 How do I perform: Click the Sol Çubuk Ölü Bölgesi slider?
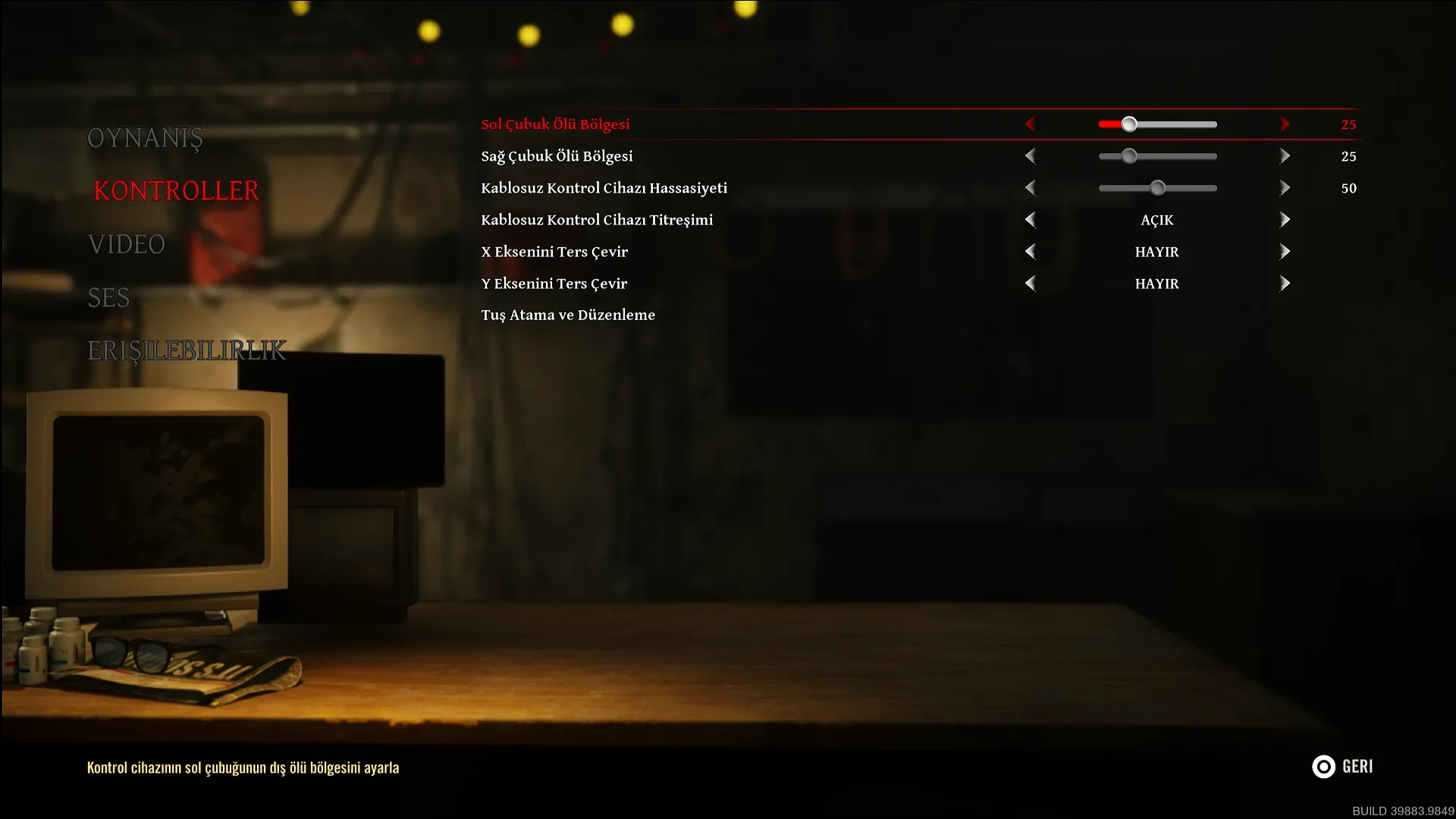click(1157, 124)
